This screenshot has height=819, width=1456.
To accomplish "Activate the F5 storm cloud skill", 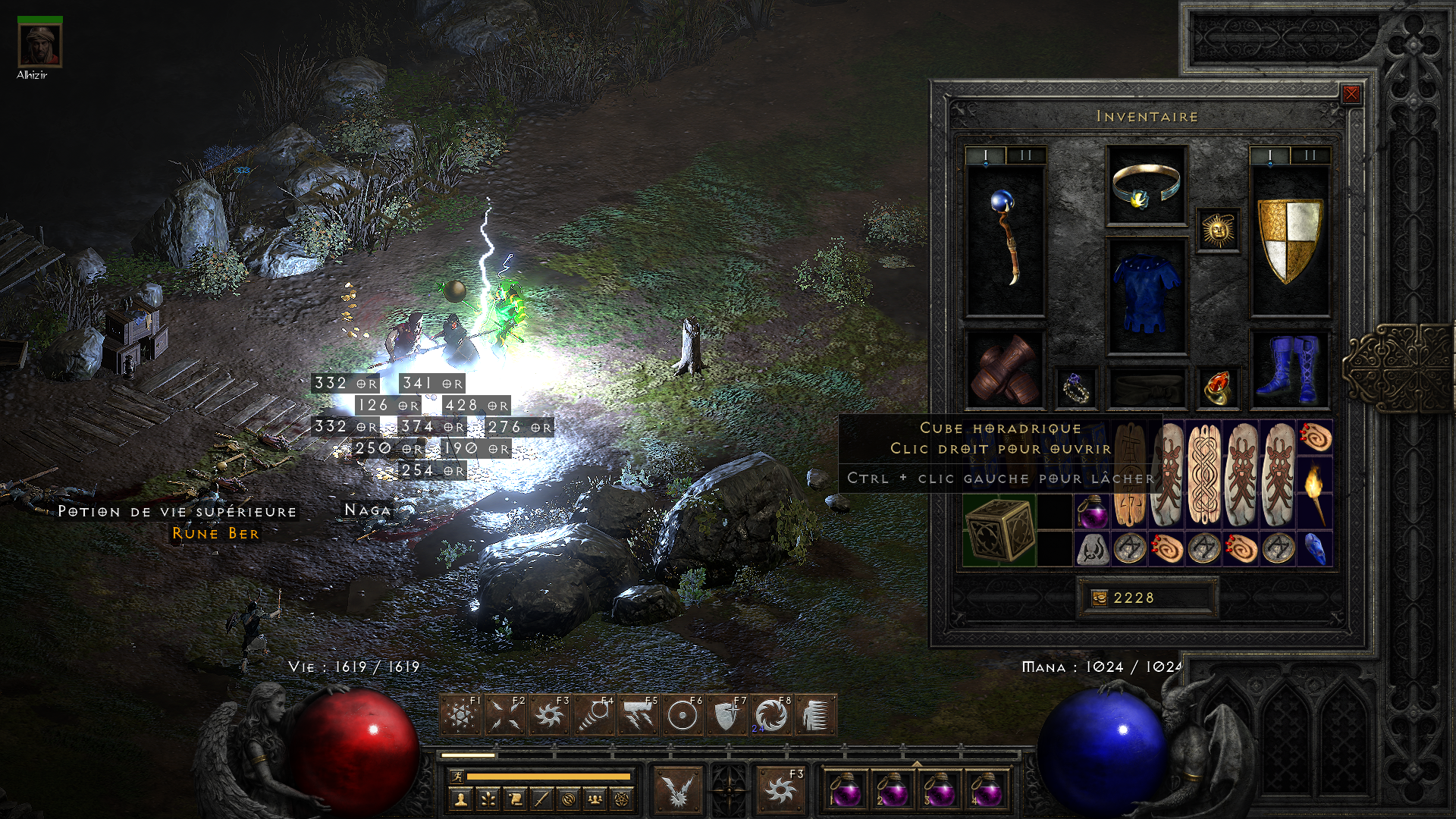I will 638,715.
